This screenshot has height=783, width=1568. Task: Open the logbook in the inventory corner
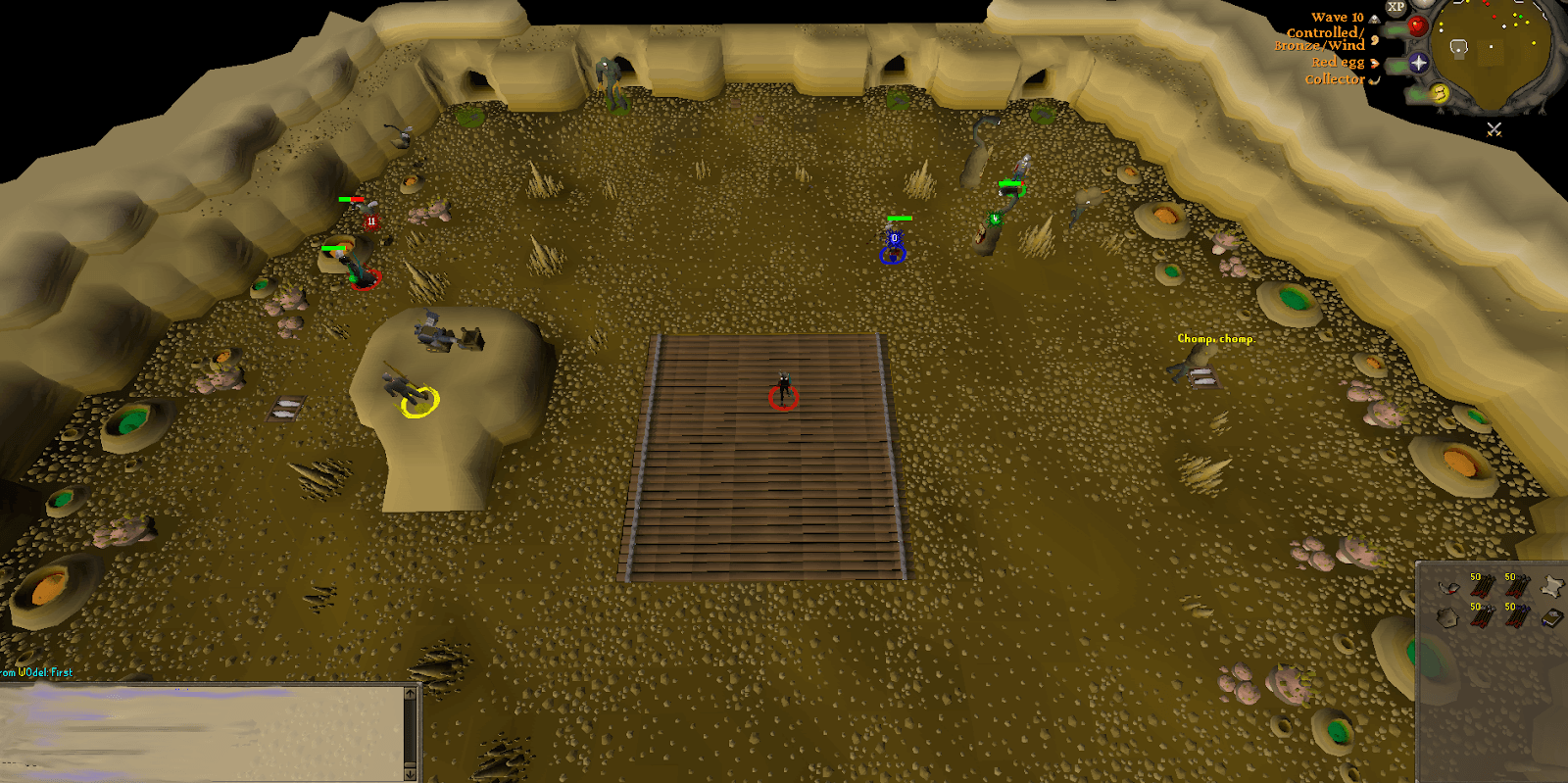[x=1550, y=618]
